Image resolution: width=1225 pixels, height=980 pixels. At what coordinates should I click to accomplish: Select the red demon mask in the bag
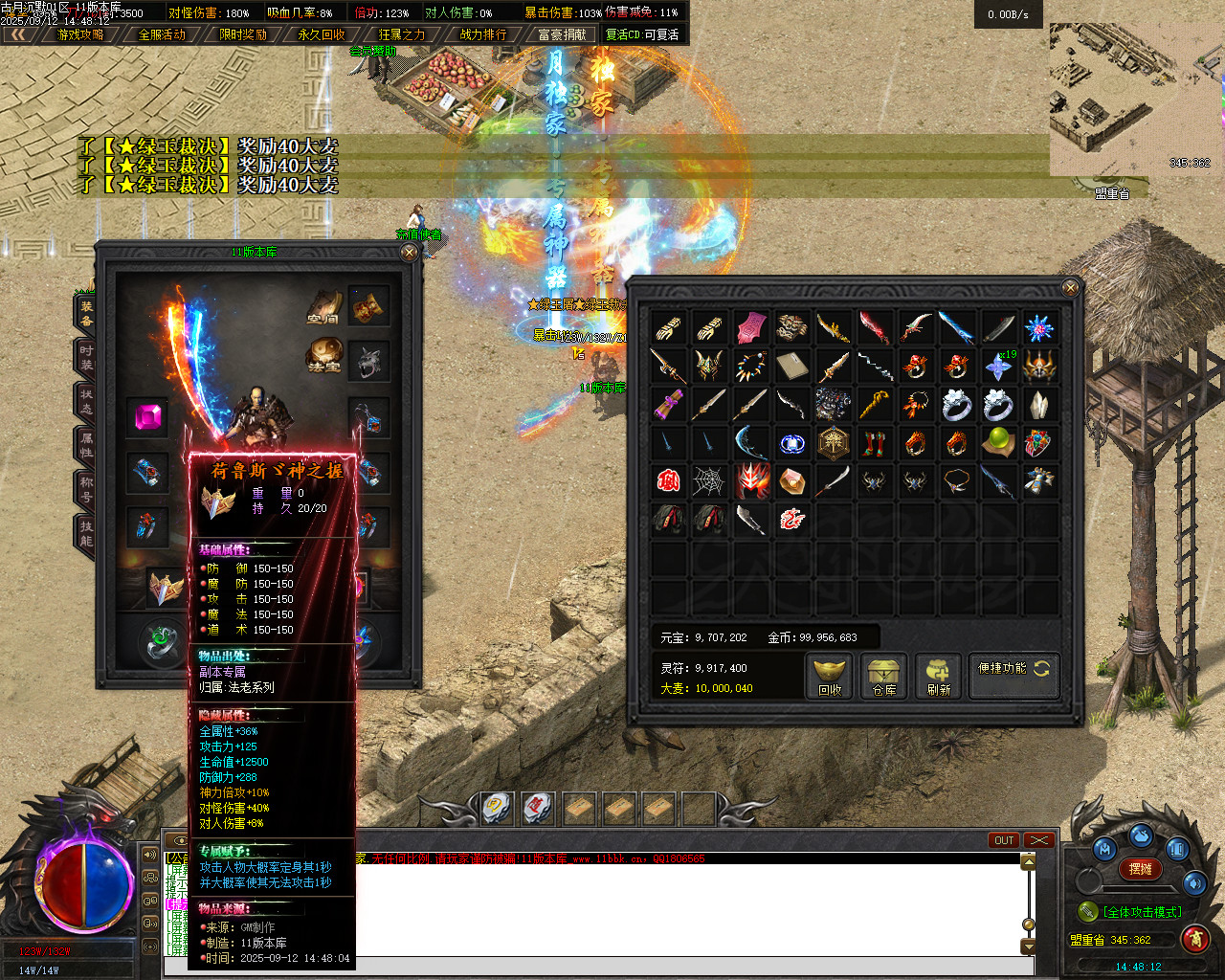(751, 480)
